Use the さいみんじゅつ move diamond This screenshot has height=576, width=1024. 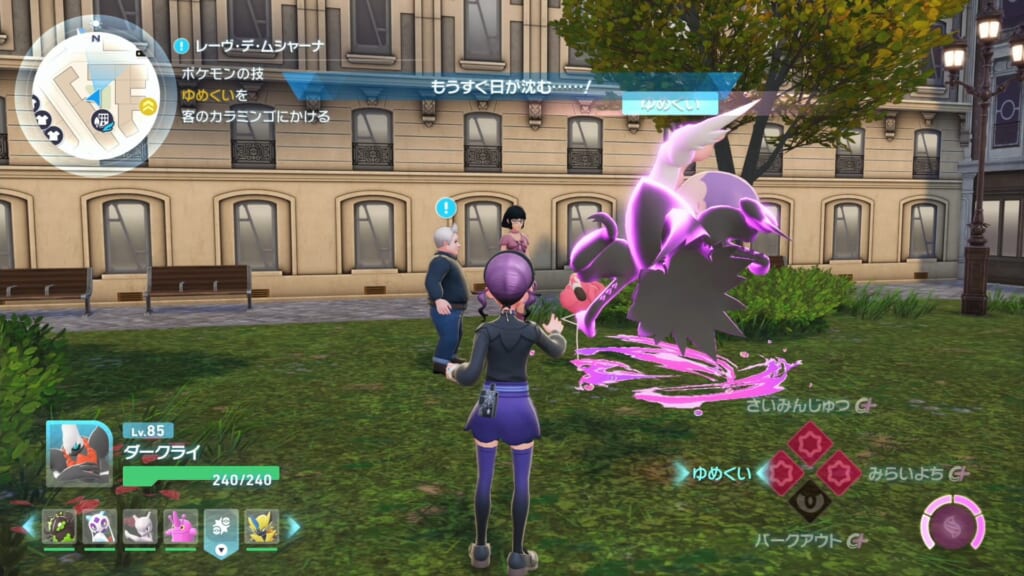(810, 442)
